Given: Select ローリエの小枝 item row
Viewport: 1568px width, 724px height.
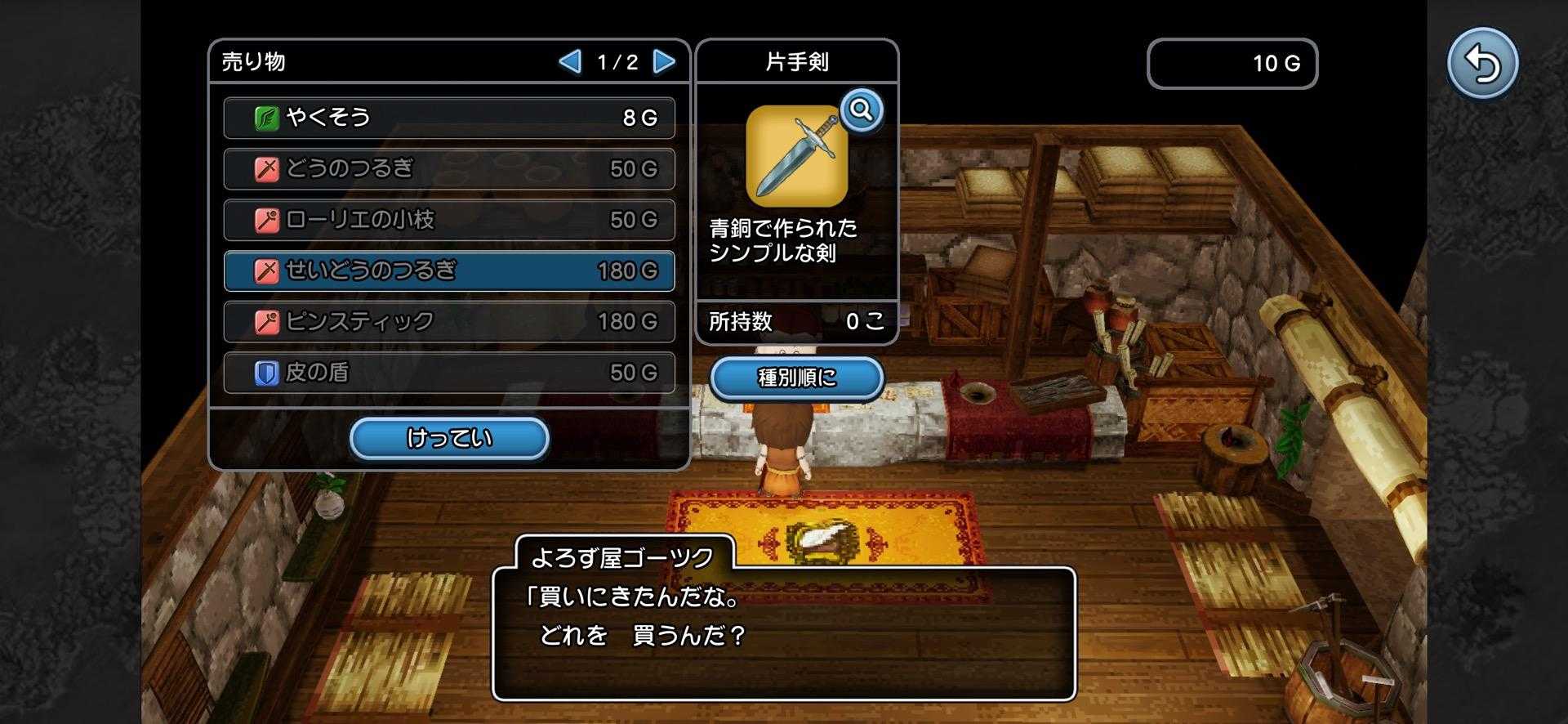Looking at the screenshot, I should pyautogui.click(x=449, y=220).
